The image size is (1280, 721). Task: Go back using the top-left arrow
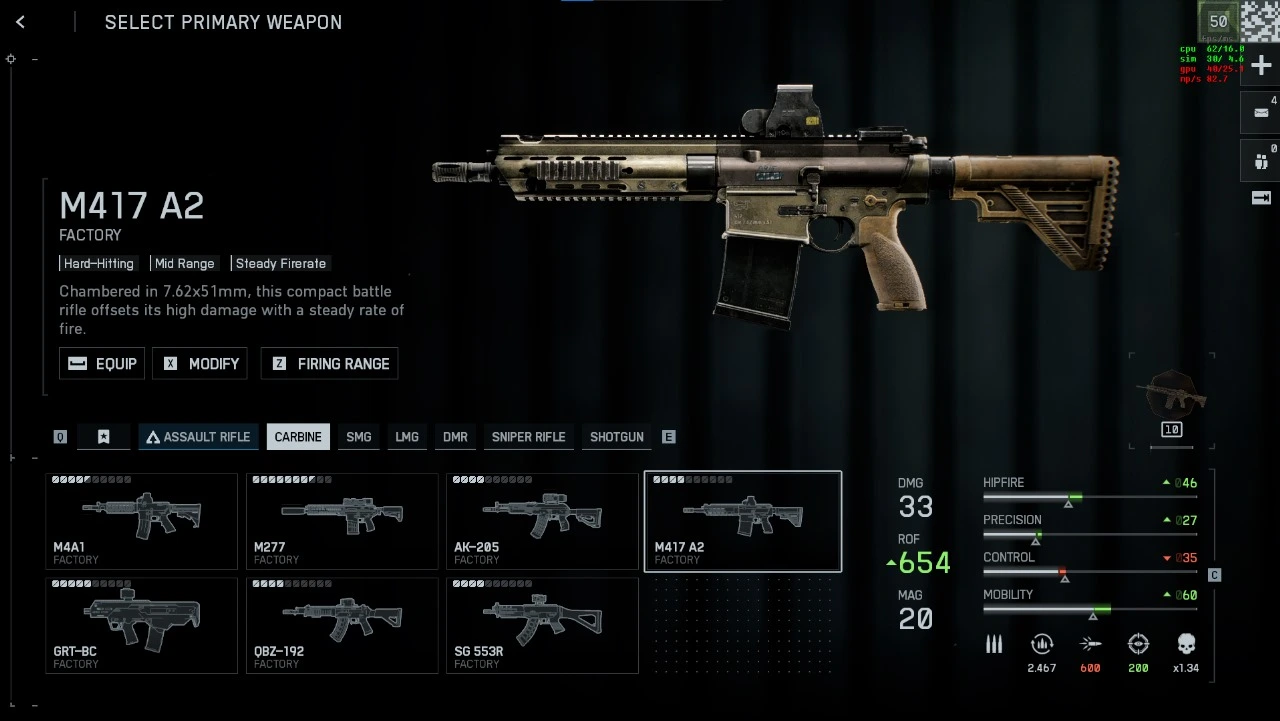pos(20,22)
